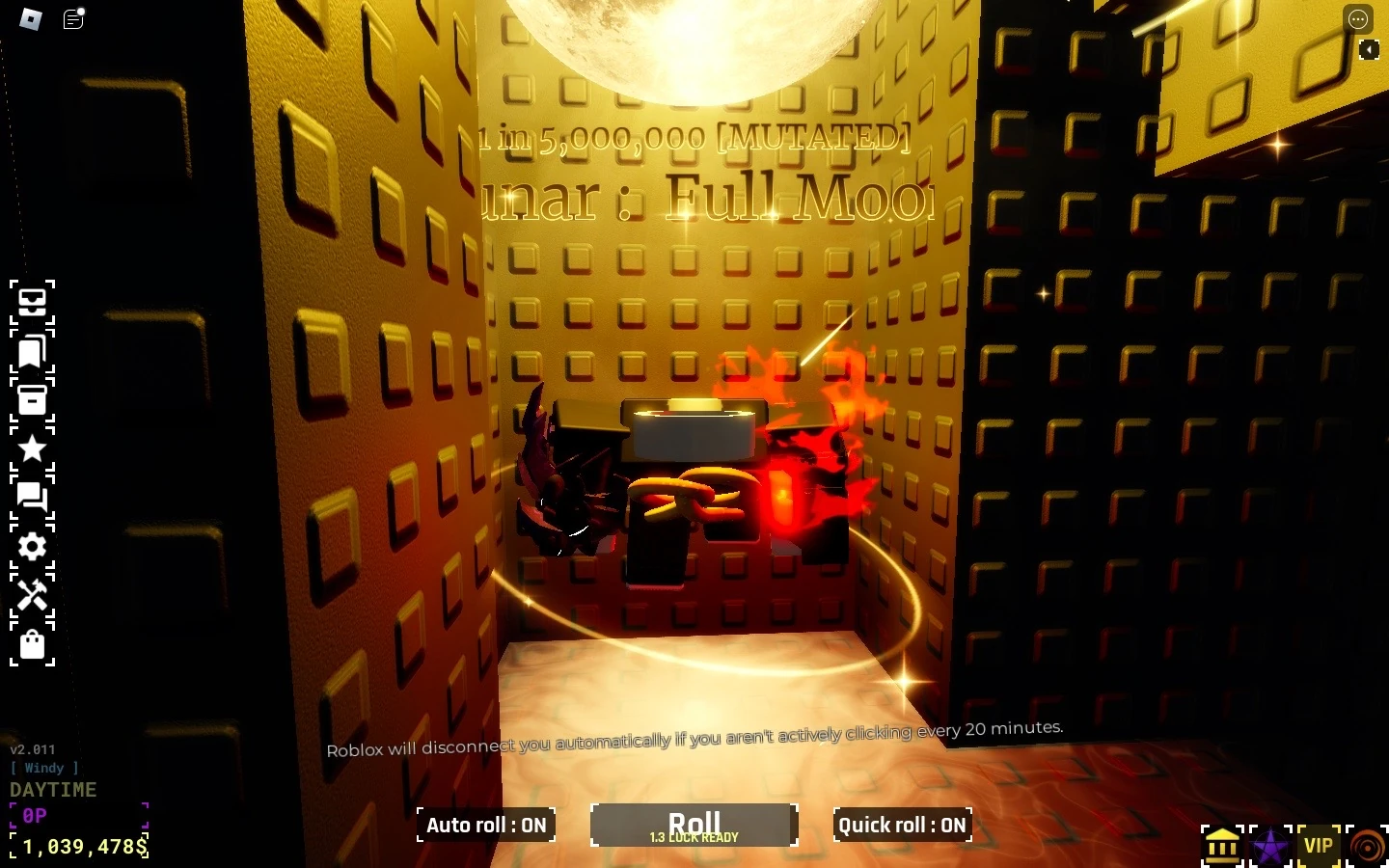1389x868 pixels.
Task: Open the settings gear in the sidebar
Action: click(33, 547)
